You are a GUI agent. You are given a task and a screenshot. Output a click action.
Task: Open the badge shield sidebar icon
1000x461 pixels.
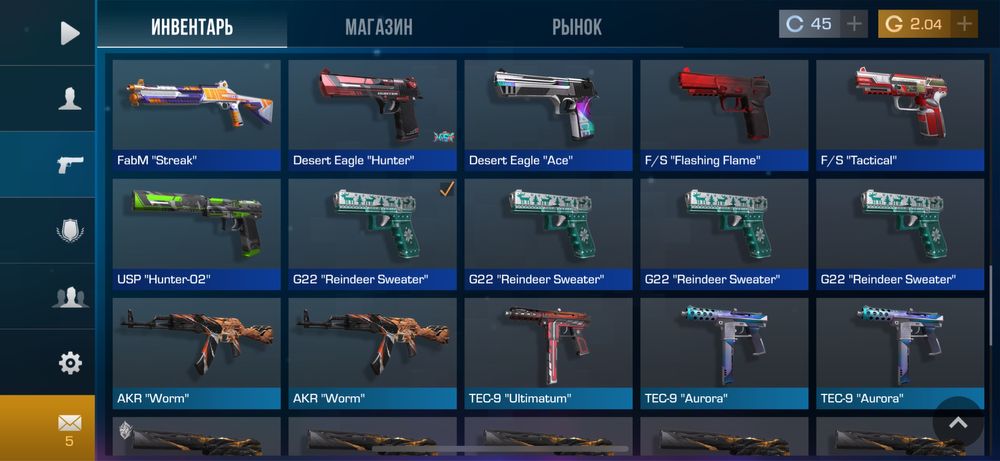tap(69, 231)
